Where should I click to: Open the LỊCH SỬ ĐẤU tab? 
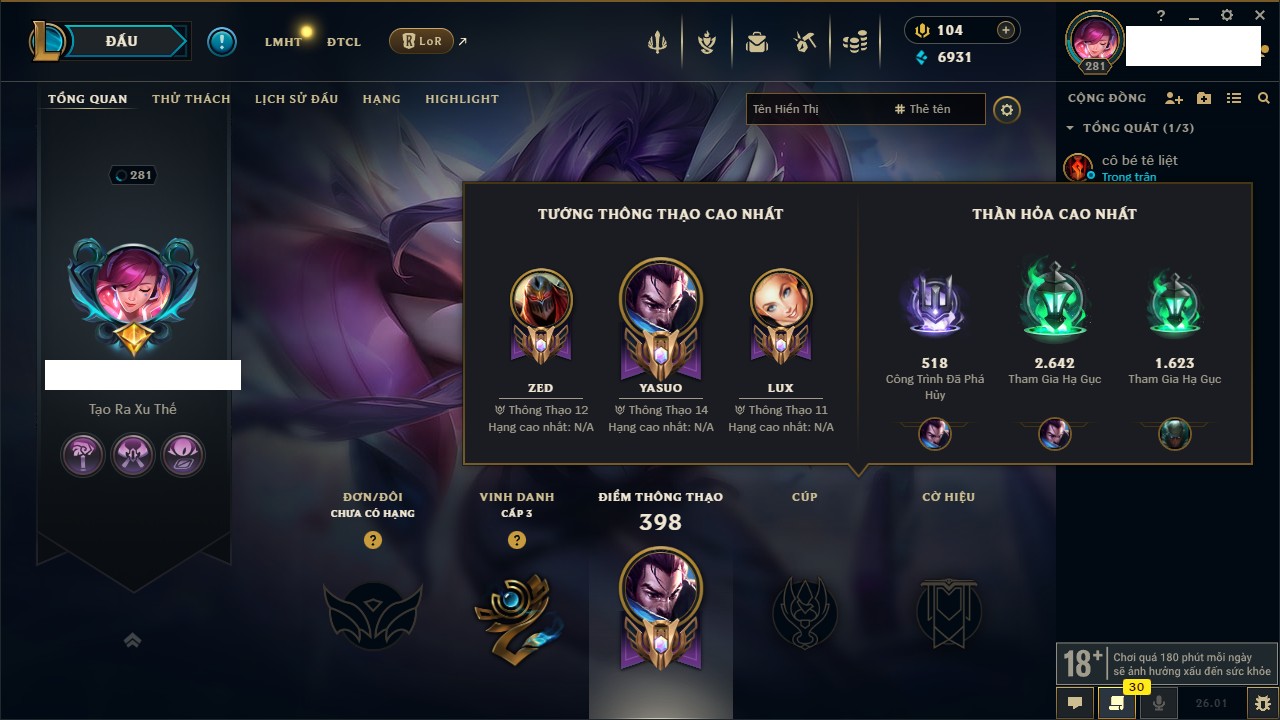point(296,99)
